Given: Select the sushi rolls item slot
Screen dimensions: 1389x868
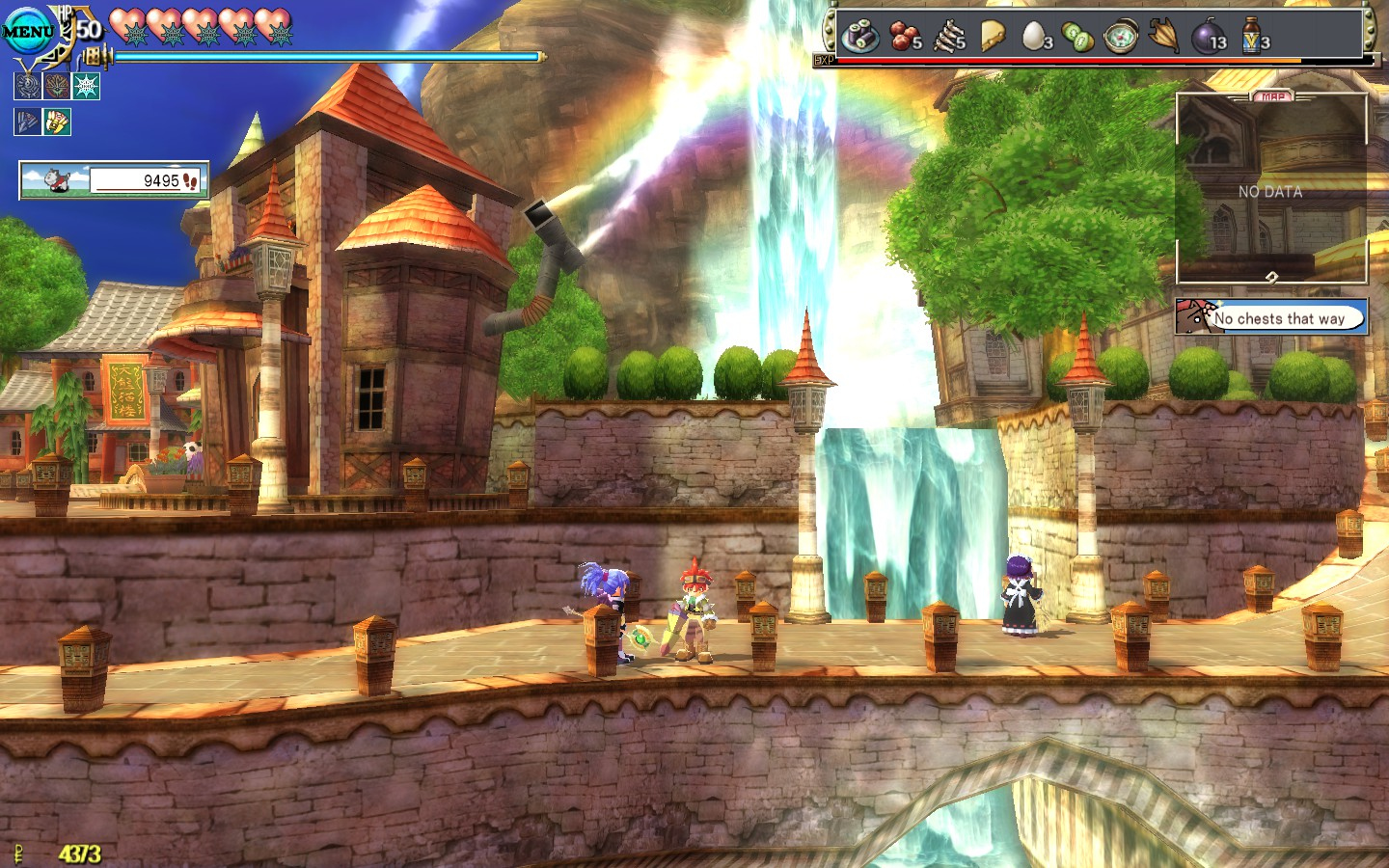Looking at the screenshot, I should pos(859,37).
